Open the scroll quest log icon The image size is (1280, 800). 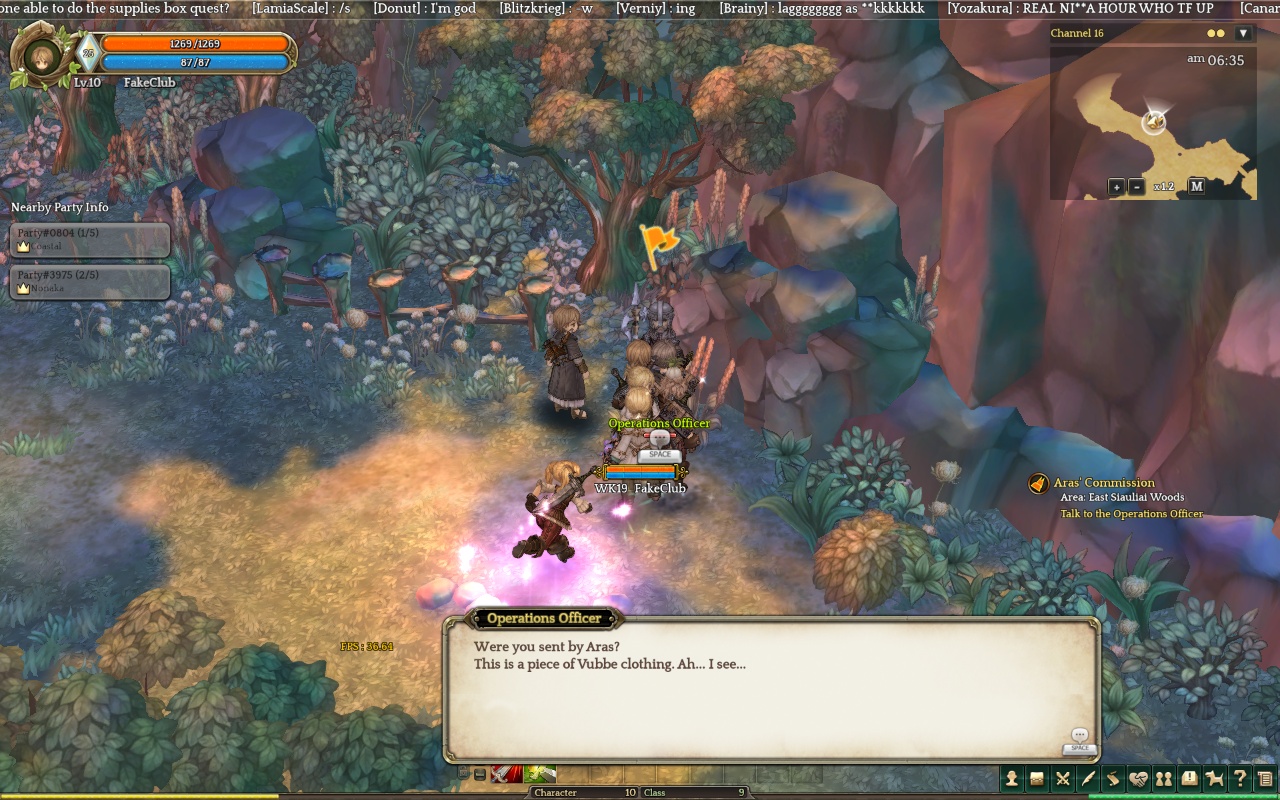coord(1113,778)
